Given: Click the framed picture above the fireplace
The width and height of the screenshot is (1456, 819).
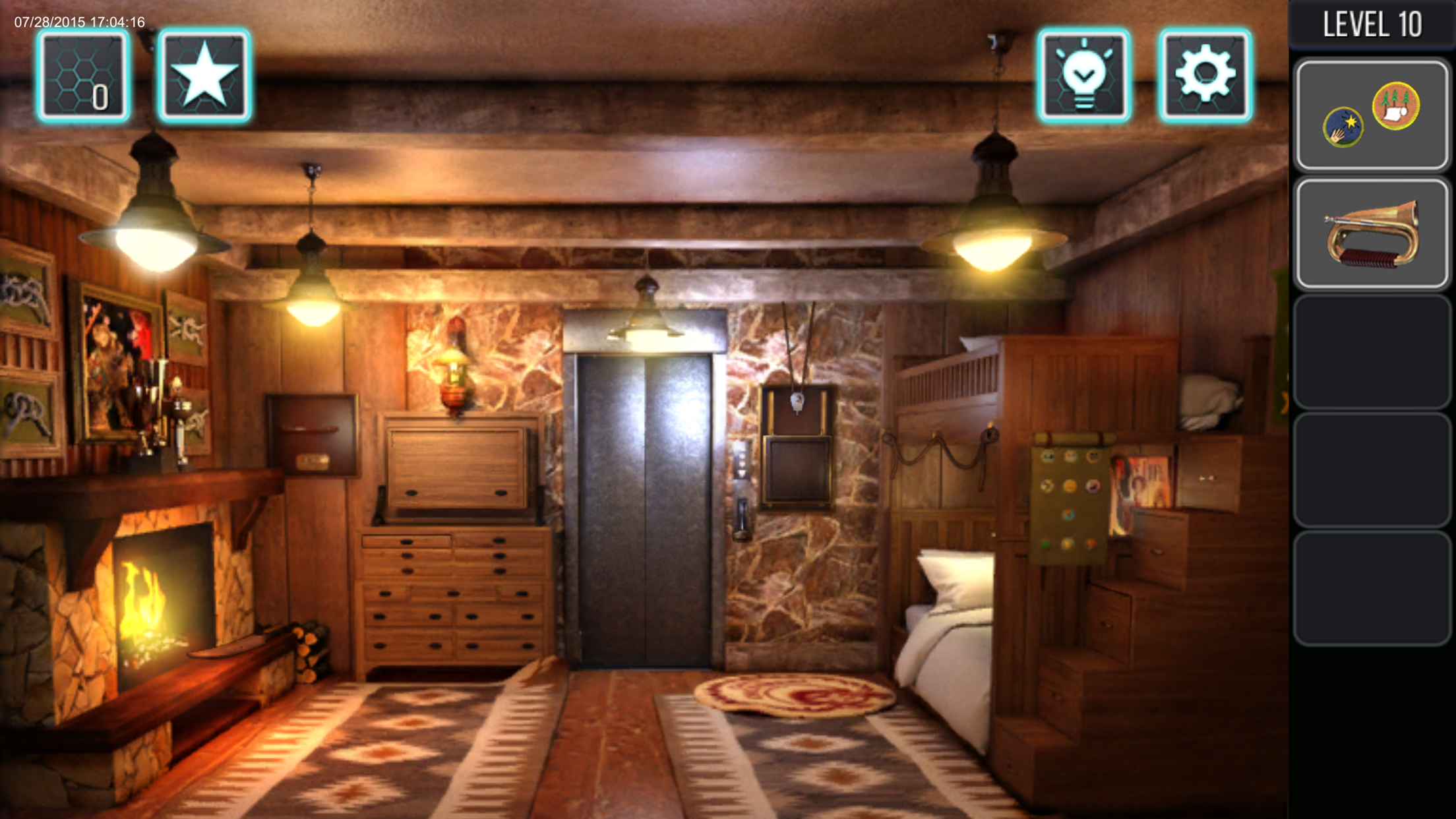Looking at the screenshot, I should pos(115,363).
